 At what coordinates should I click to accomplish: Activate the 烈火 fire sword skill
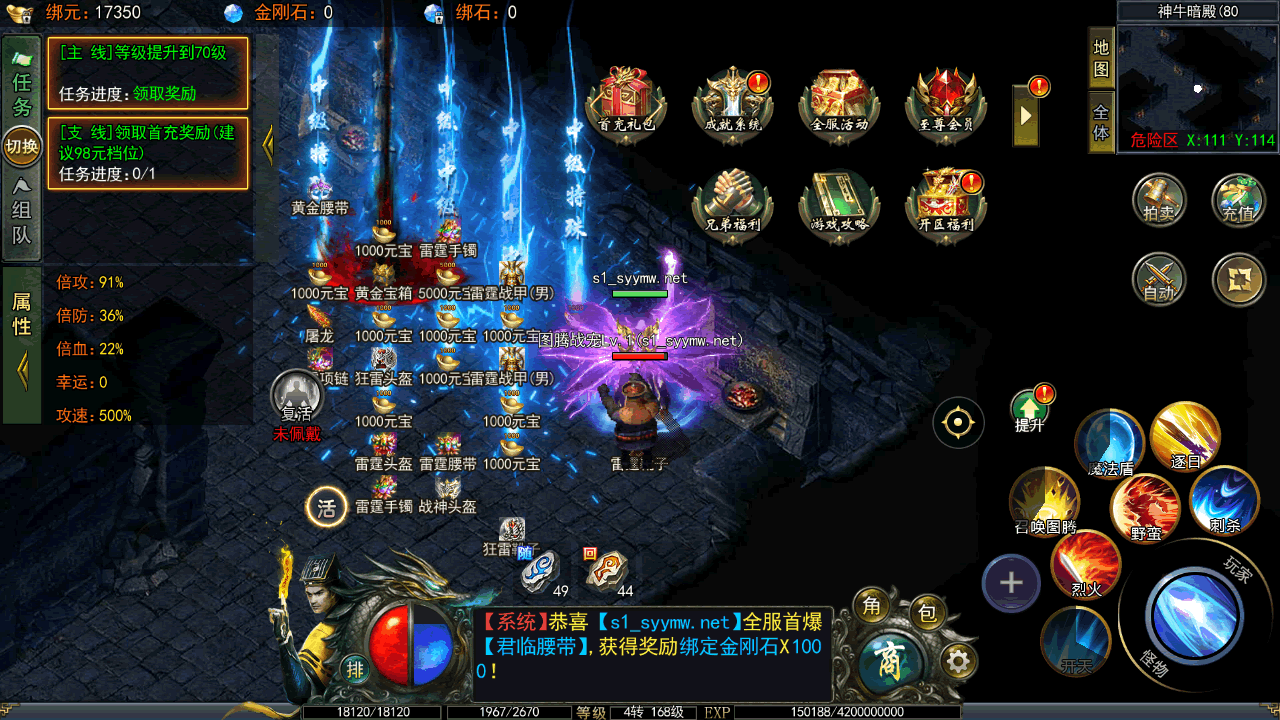[1086, 565]
